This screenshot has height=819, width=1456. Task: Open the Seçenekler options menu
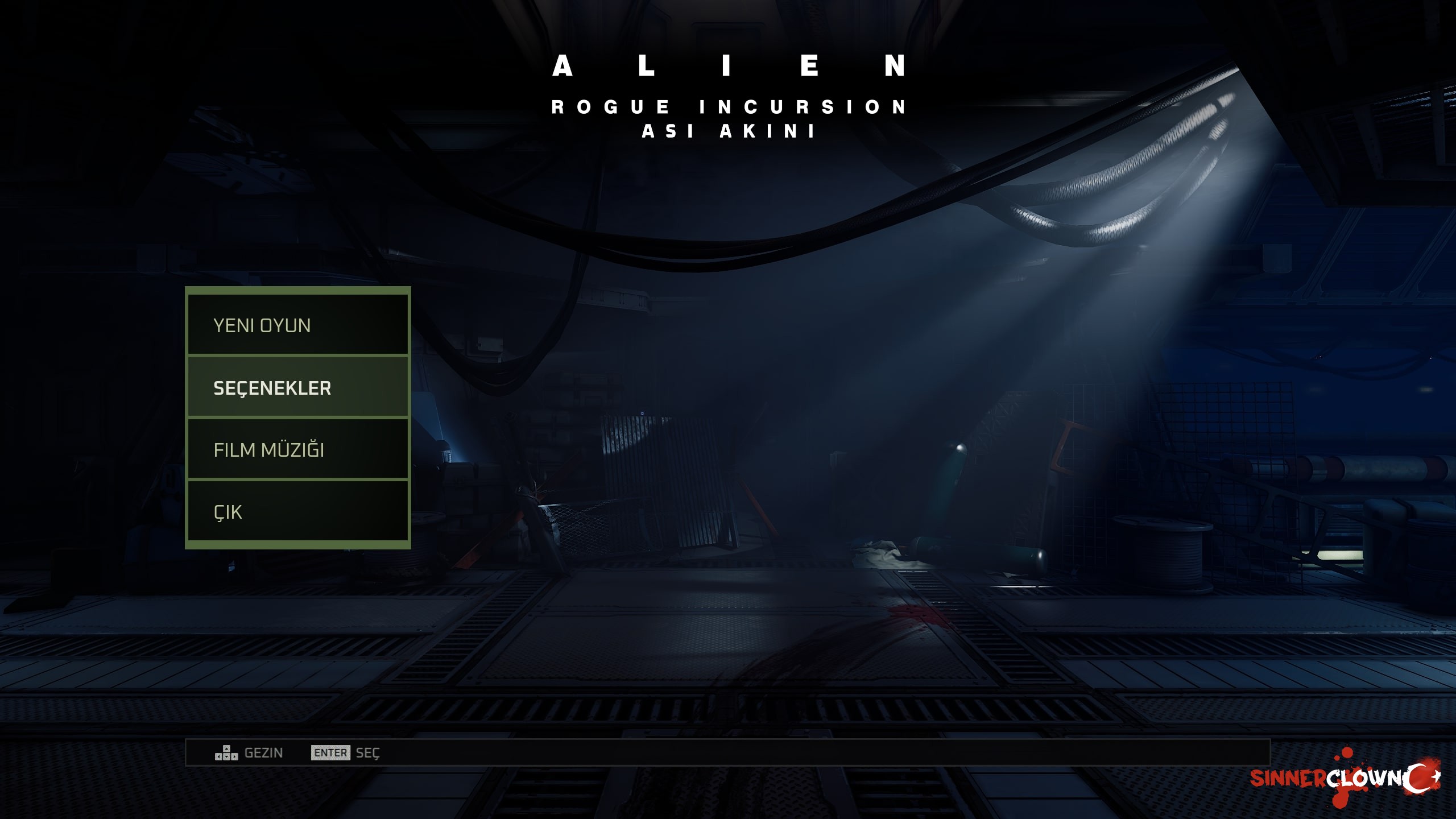point(297,387)
